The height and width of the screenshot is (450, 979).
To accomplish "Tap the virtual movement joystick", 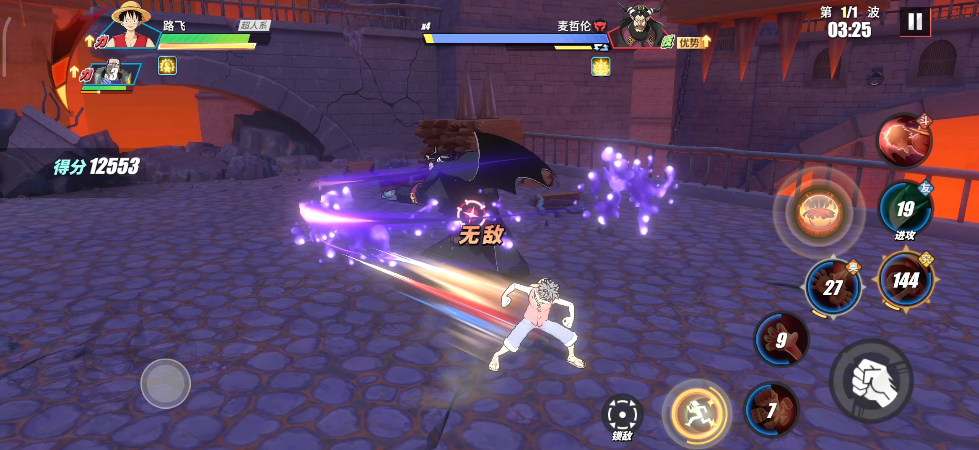I will [165, 383].
